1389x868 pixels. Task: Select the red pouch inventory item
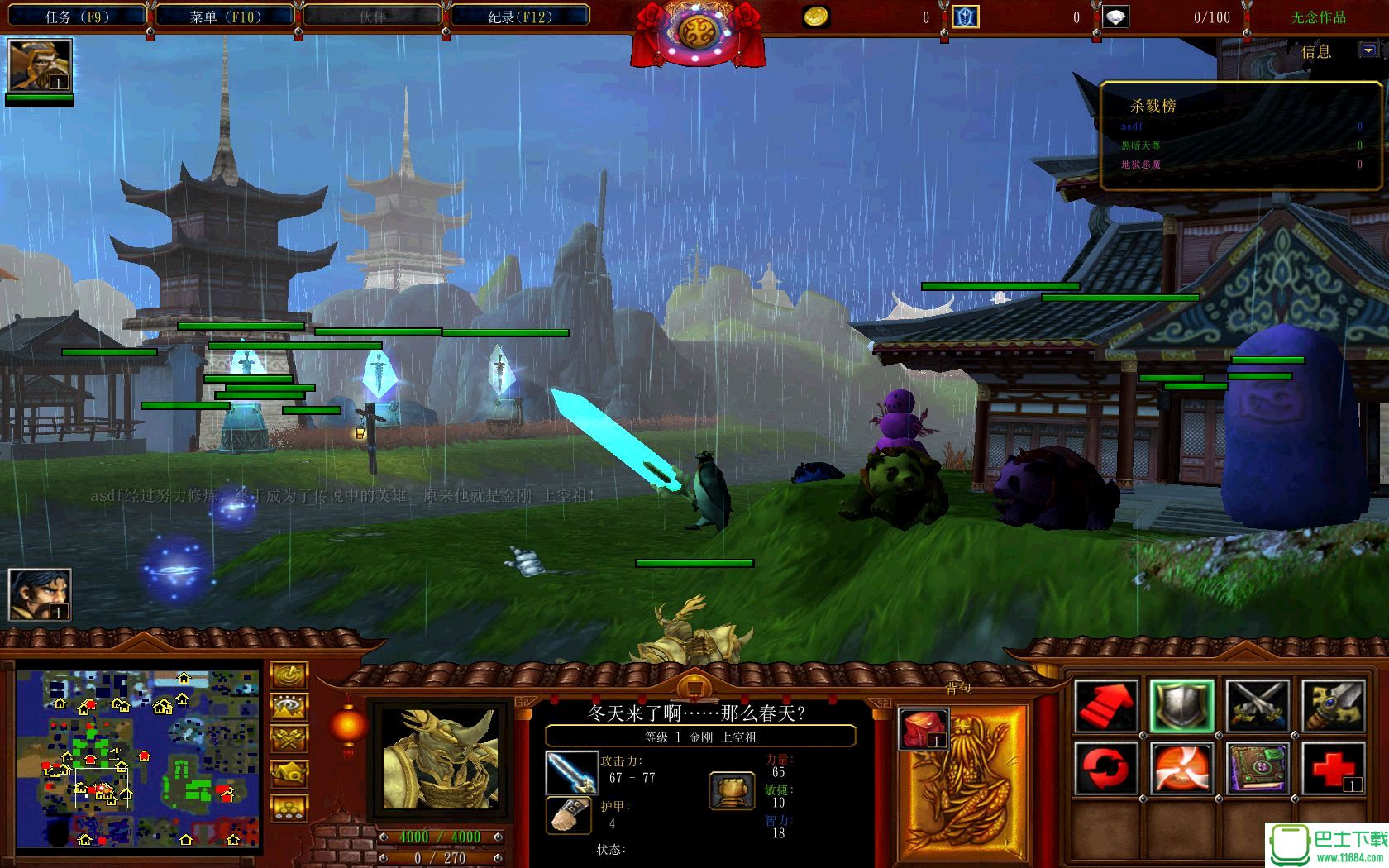pyautogui.click(x=923, y=729)
